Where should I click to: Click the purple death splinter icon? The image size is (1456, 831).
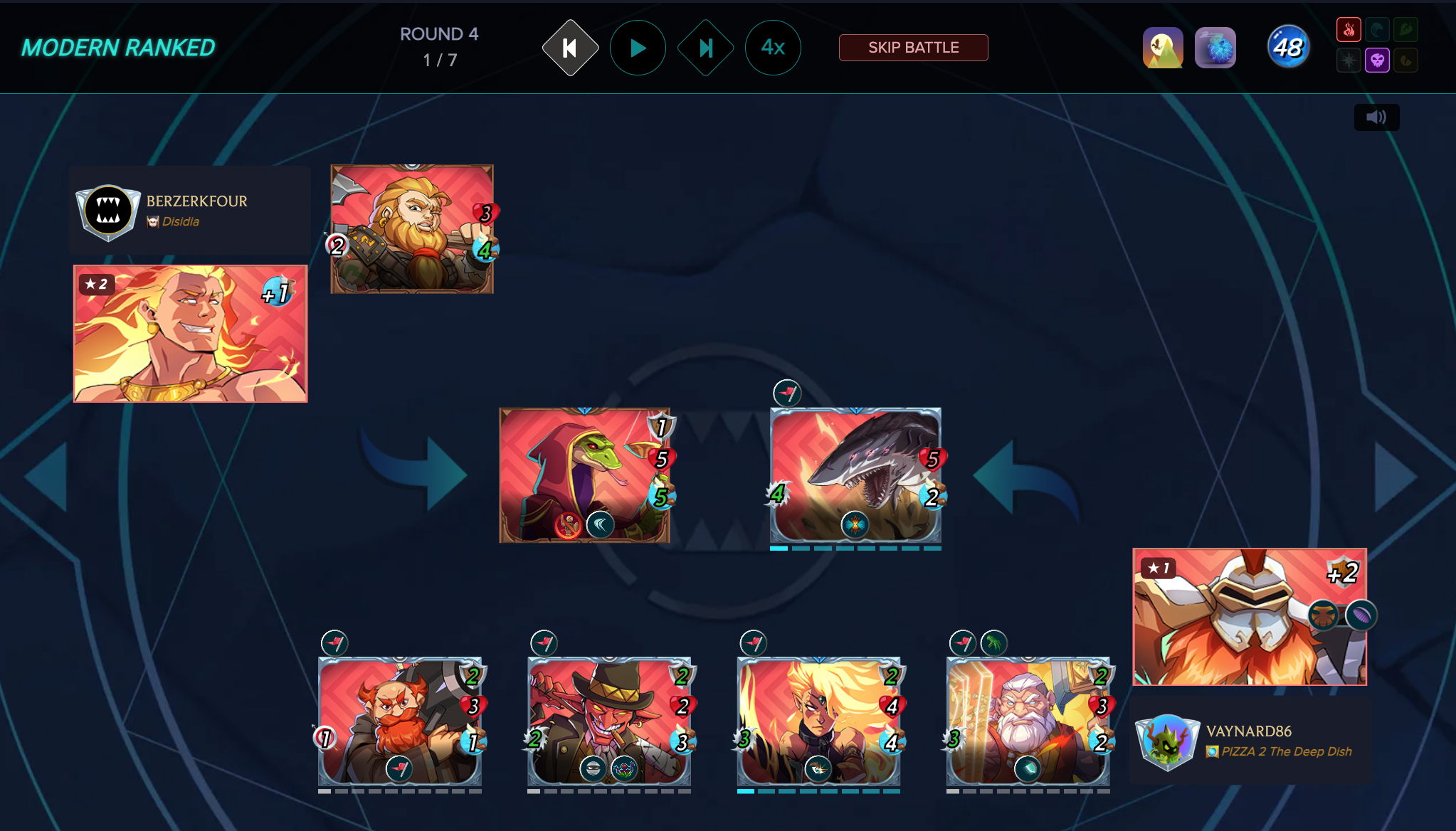(1377, 60)
